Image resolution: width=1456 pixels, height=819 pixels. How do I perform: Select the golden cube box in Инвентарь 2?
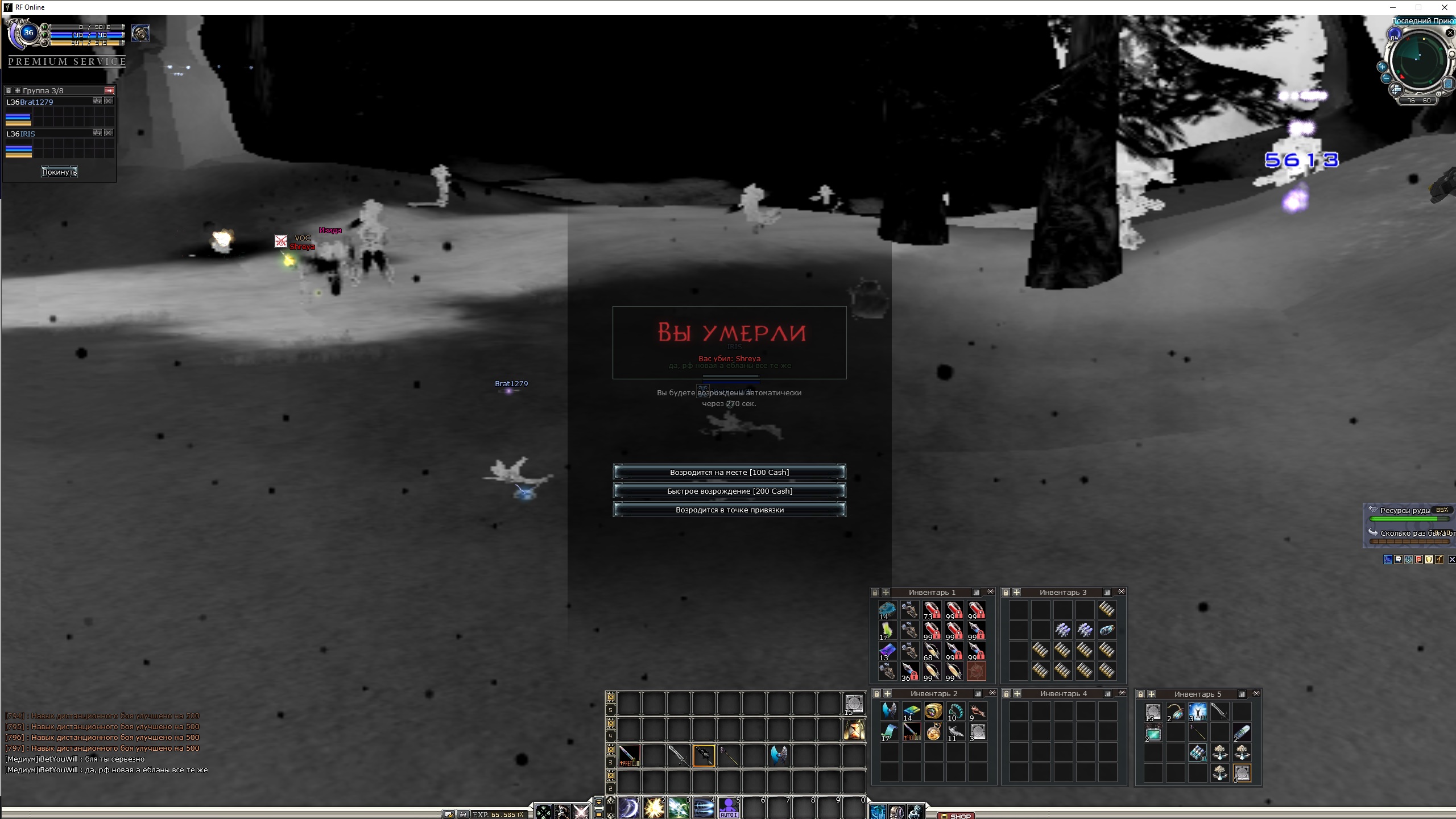coord(933,711)
